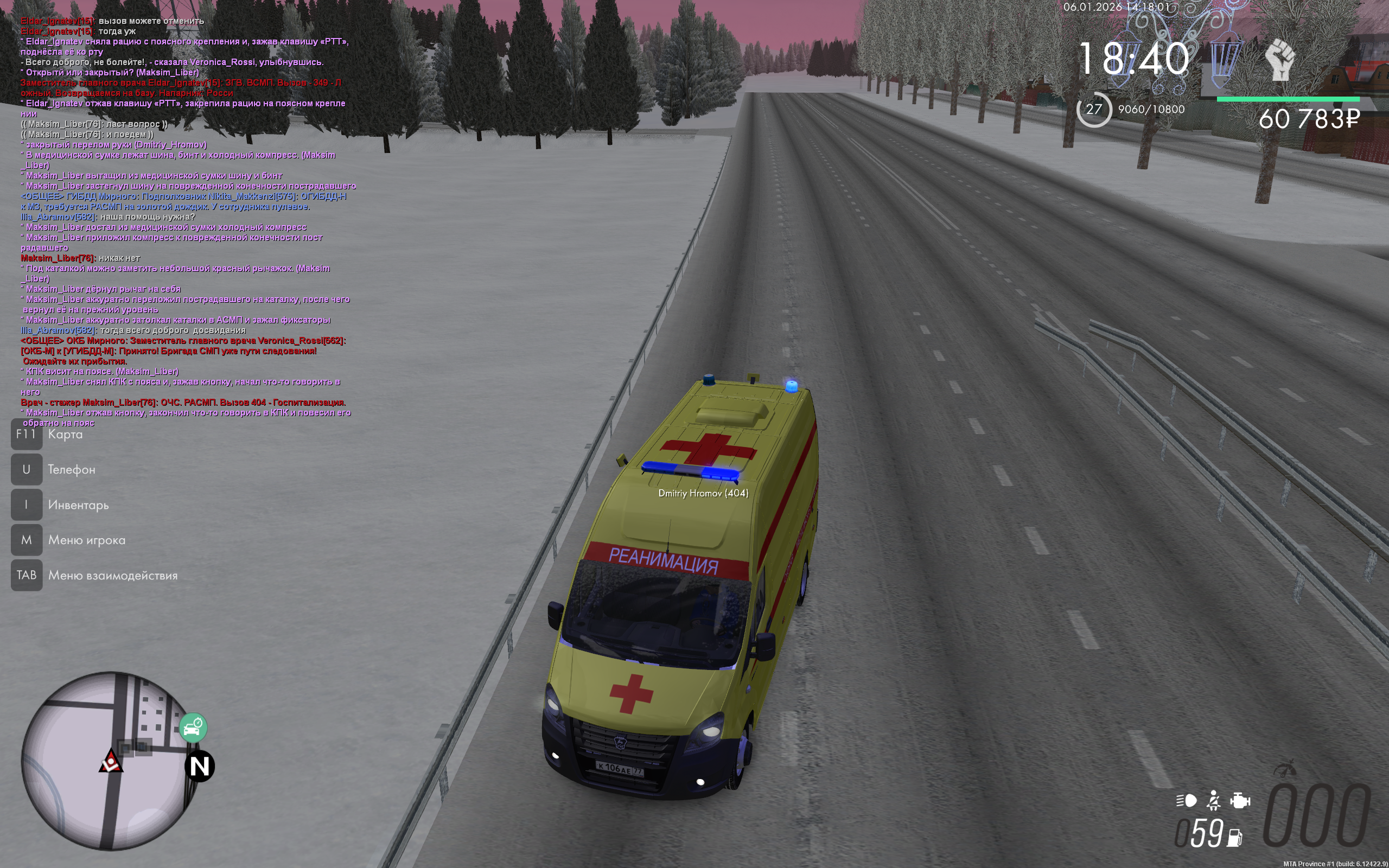Viewport: 1389px width, 868px height.
Task: Select the green car marker on minimap
Action: [x=193, y=728]
